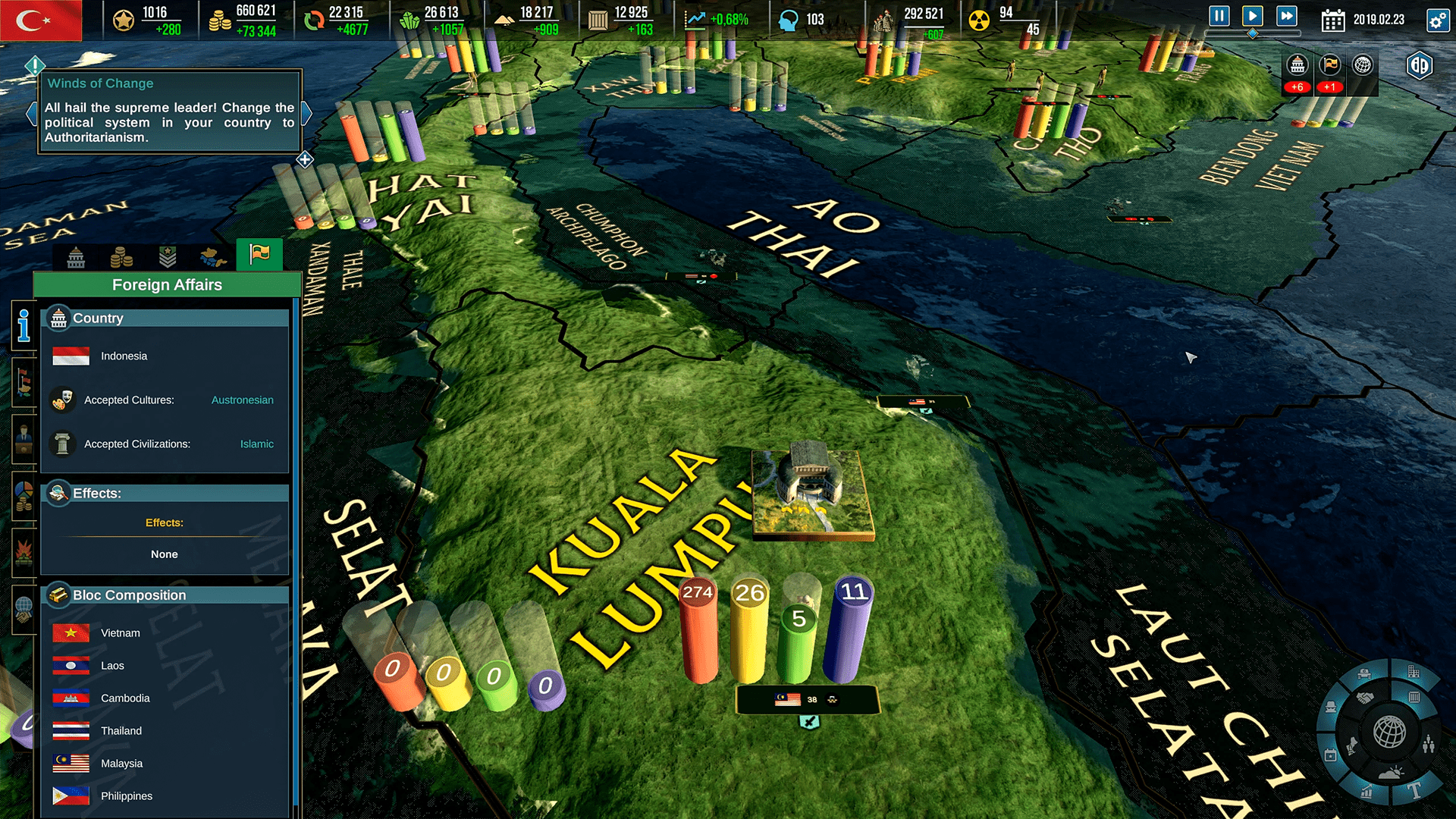
Task: Resume normal speed with the play button
Action: click(1252, 16)
